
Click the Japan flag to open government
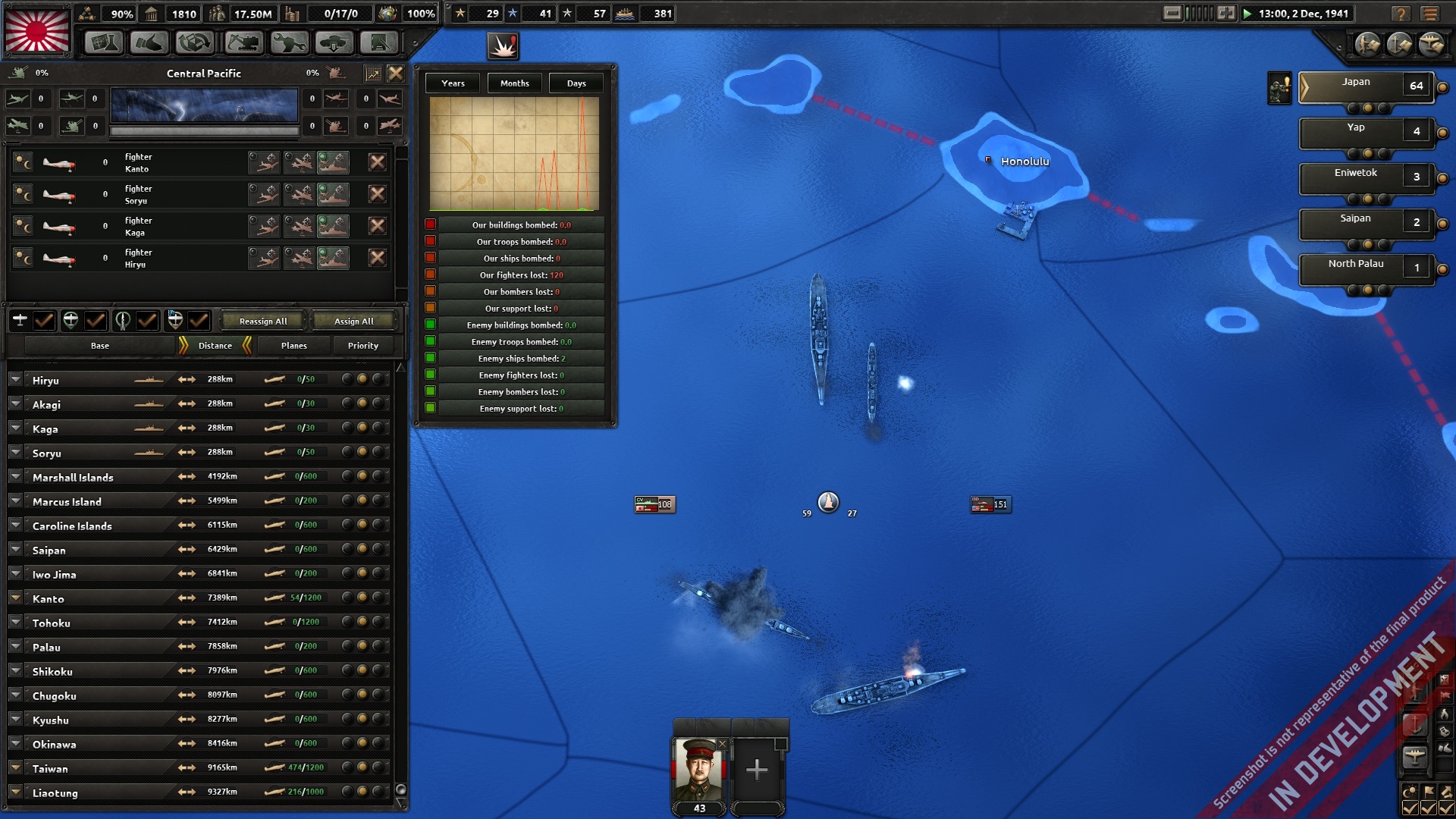click(37, 30)
